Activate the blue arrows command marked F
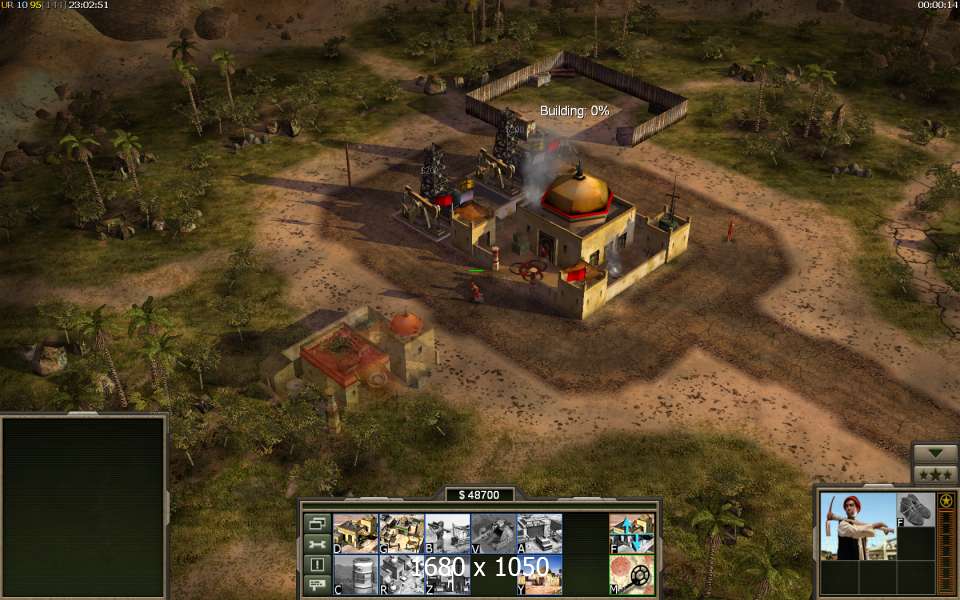The image size is (960, 600). (632, 533)
